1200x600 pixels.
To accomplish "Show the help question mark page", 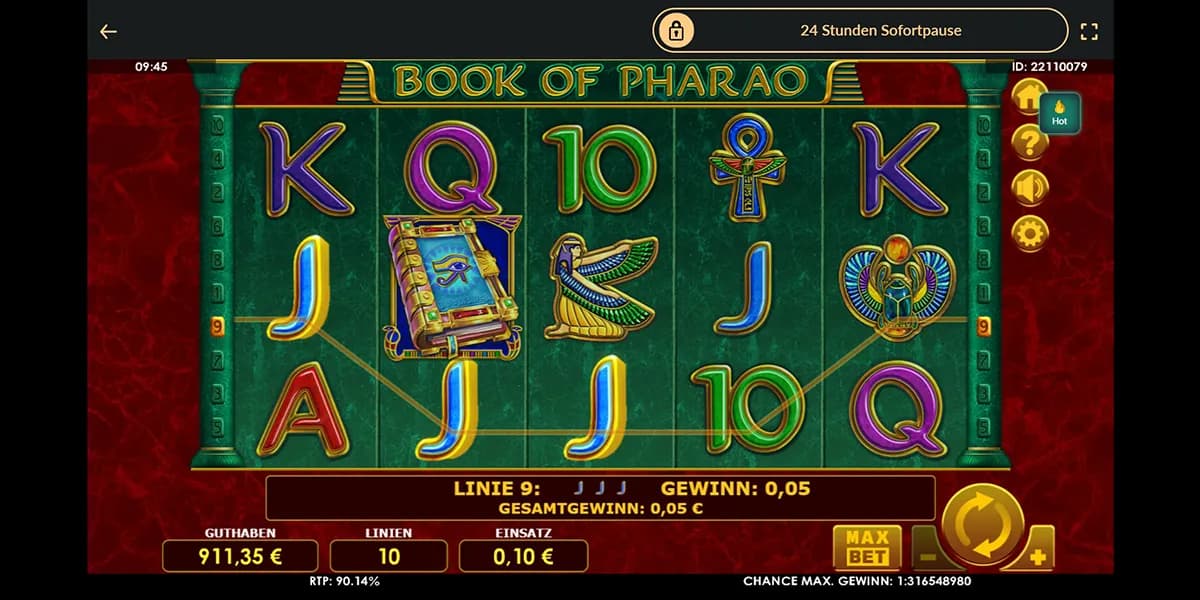I will click(x=1029, y=143).
